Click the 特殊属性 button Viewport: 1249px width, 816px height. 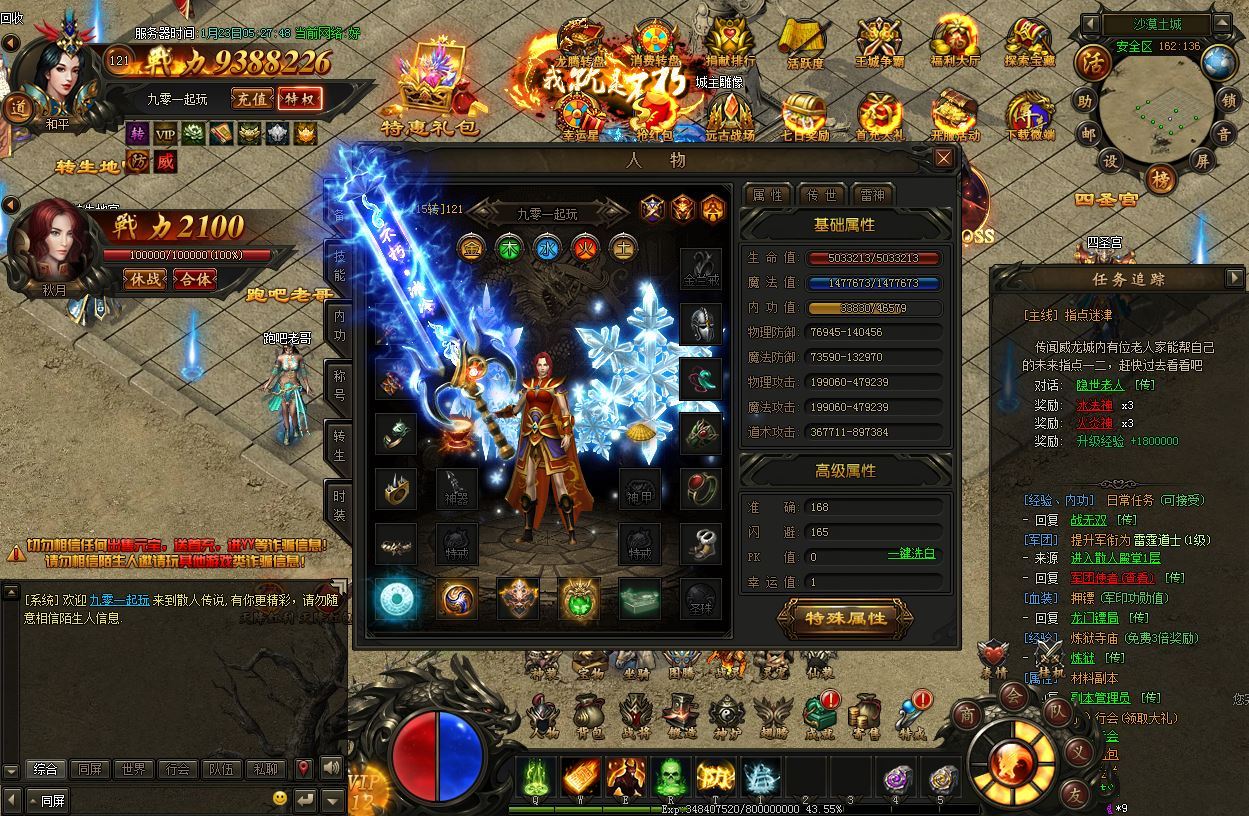846,618
